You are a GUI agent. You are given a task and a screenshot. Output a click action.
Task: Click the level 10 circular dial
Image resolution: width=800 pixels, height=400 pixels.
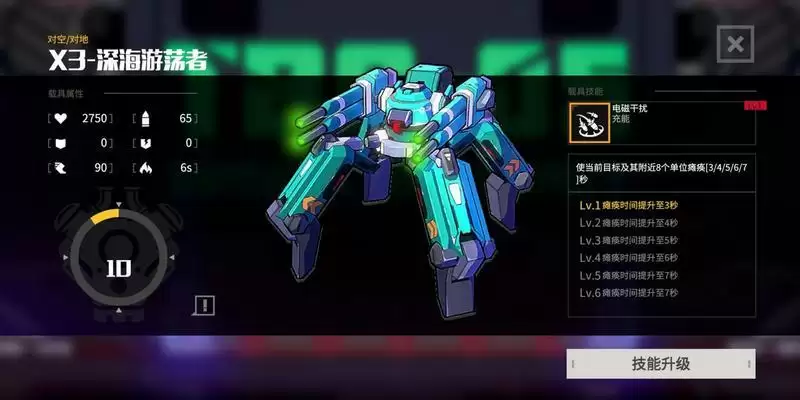pos(118,267)
